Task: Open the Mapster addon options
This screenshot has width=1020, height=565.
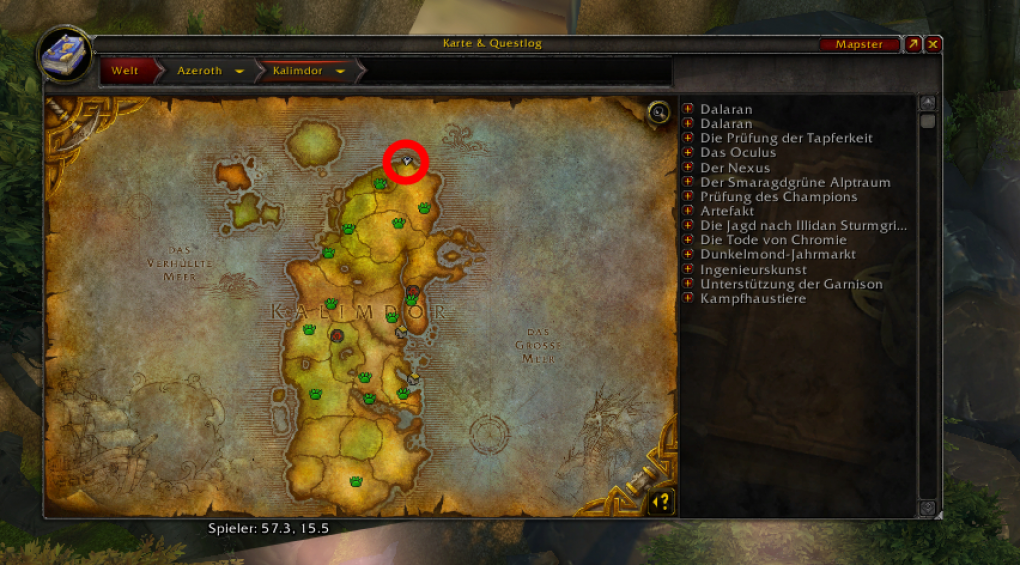Action: [858, 45]
